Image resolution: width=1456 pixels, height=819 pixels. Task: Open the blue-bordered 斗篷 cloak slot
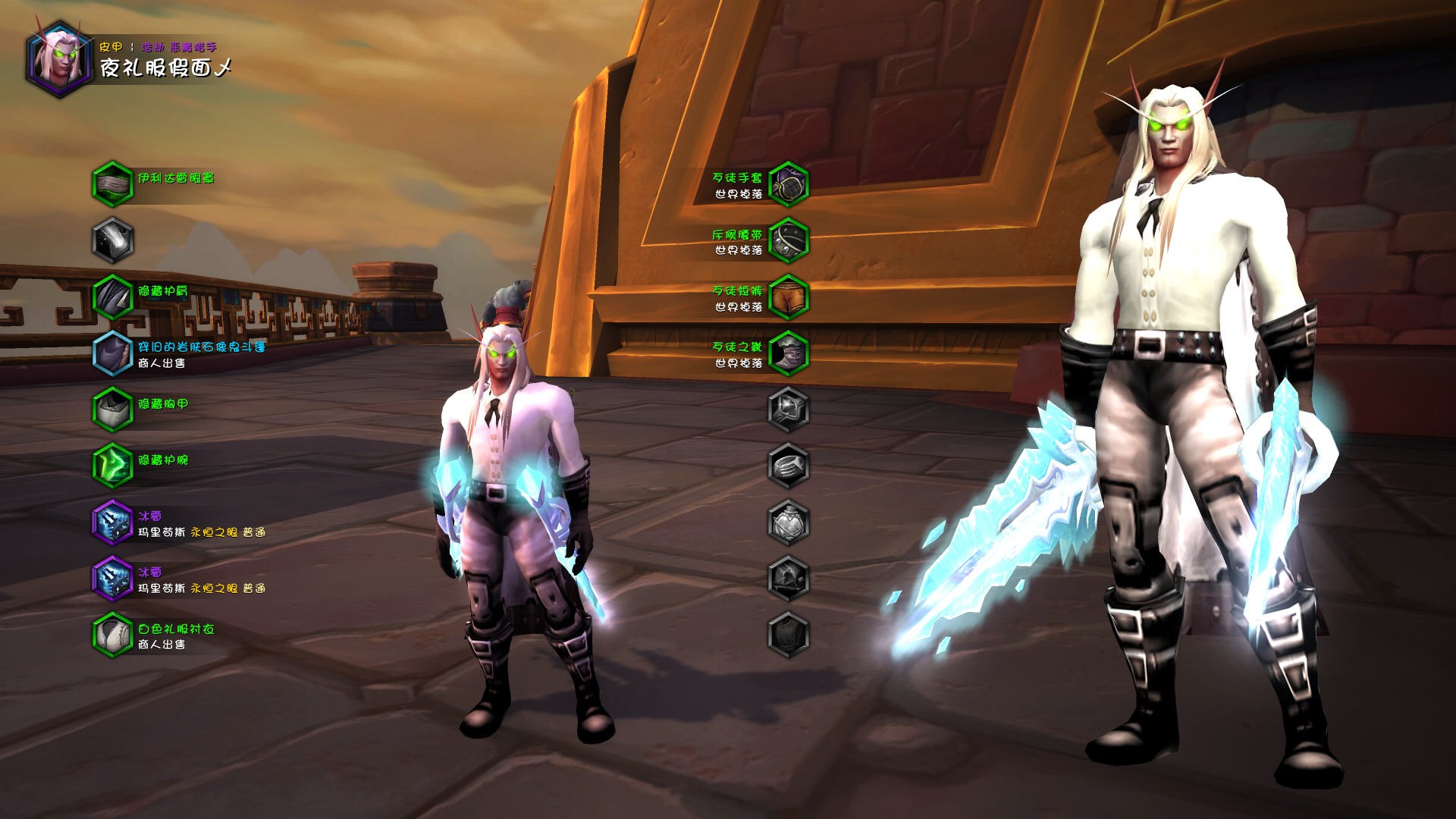112,353
